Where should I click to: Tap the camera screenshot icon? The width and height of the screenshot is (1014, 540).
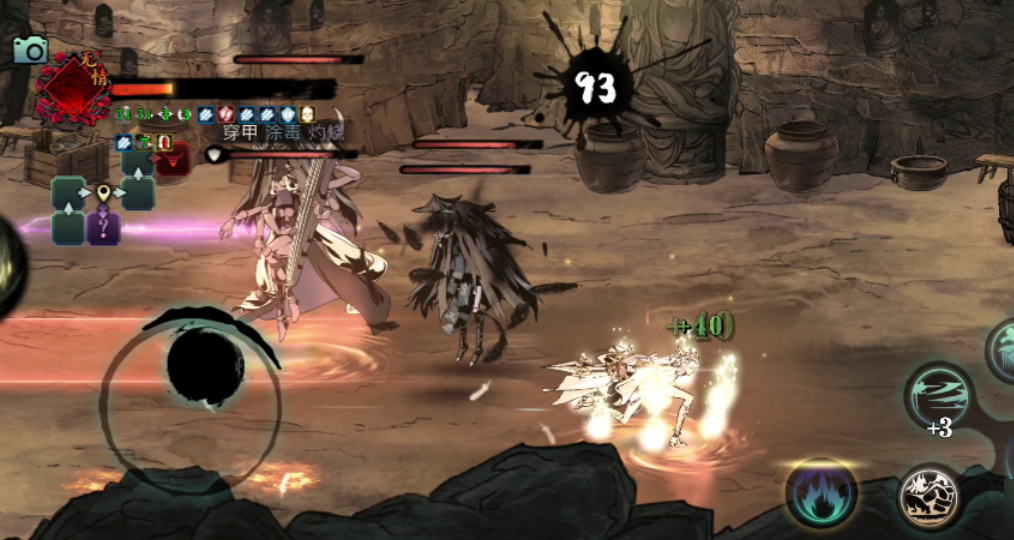click(30, 49)
